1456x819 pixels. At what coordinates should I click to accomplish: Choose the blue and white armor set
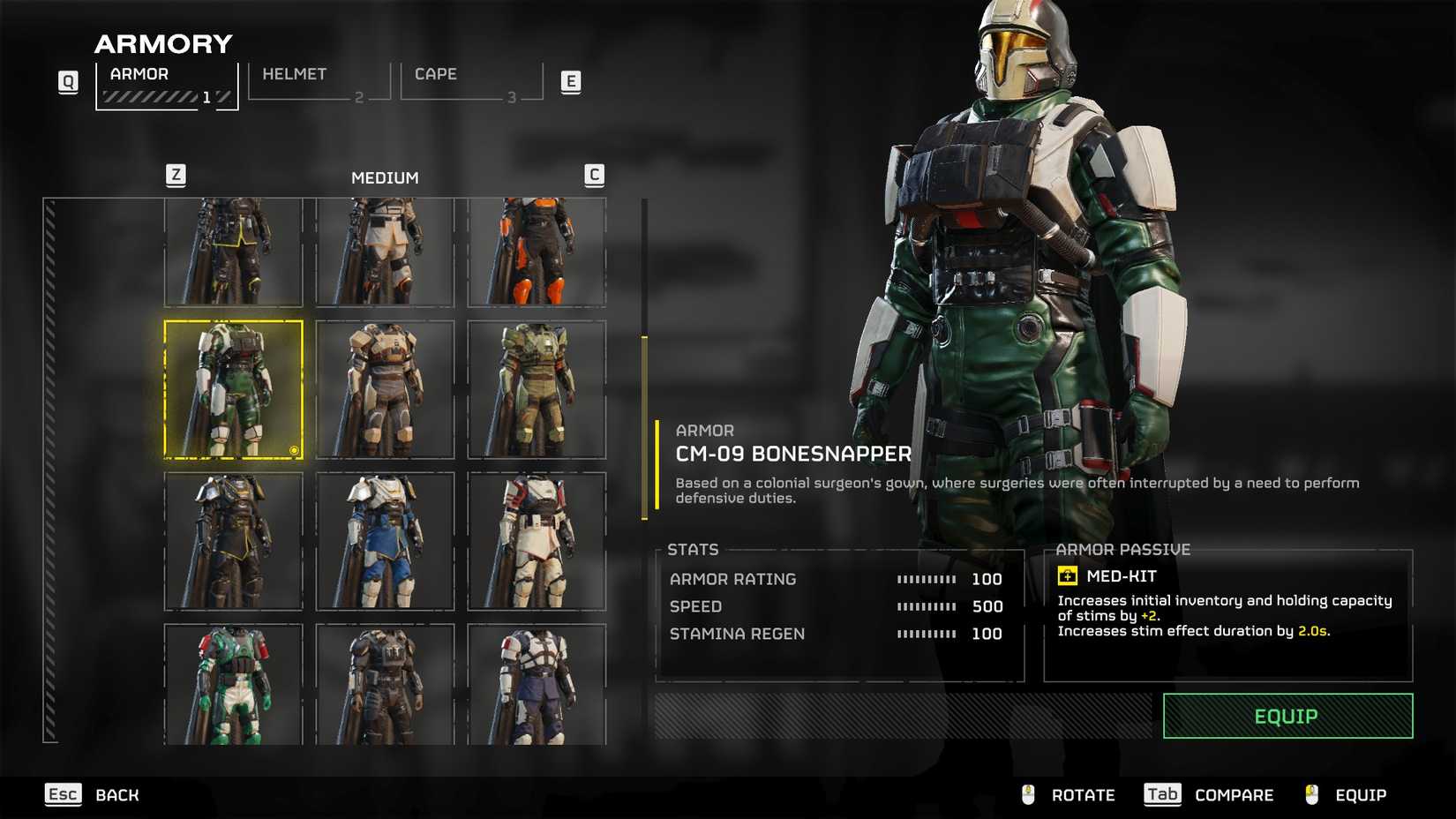[x=386, y=541]
